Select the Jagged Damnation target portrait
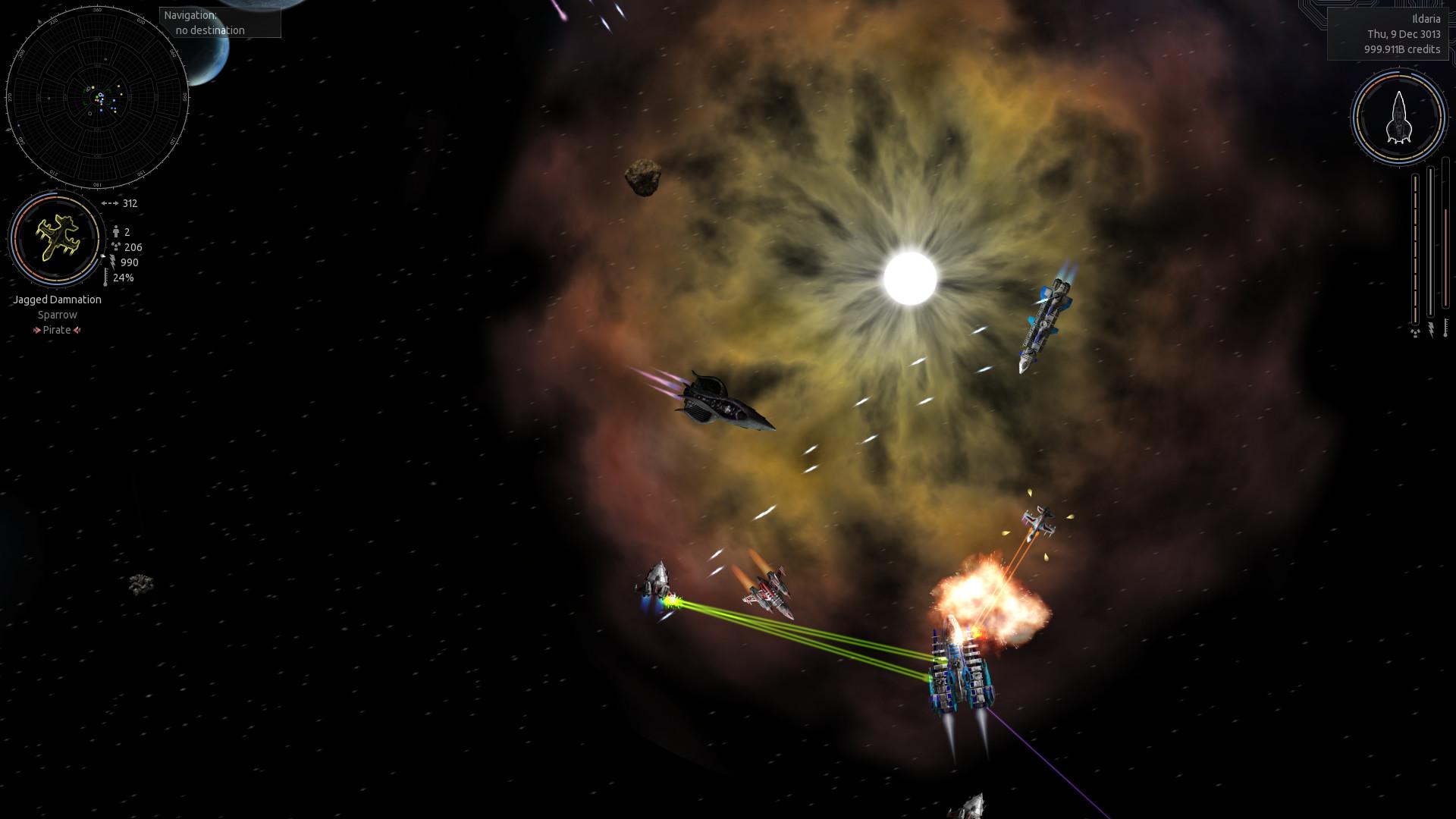 (x=56, y=237)
